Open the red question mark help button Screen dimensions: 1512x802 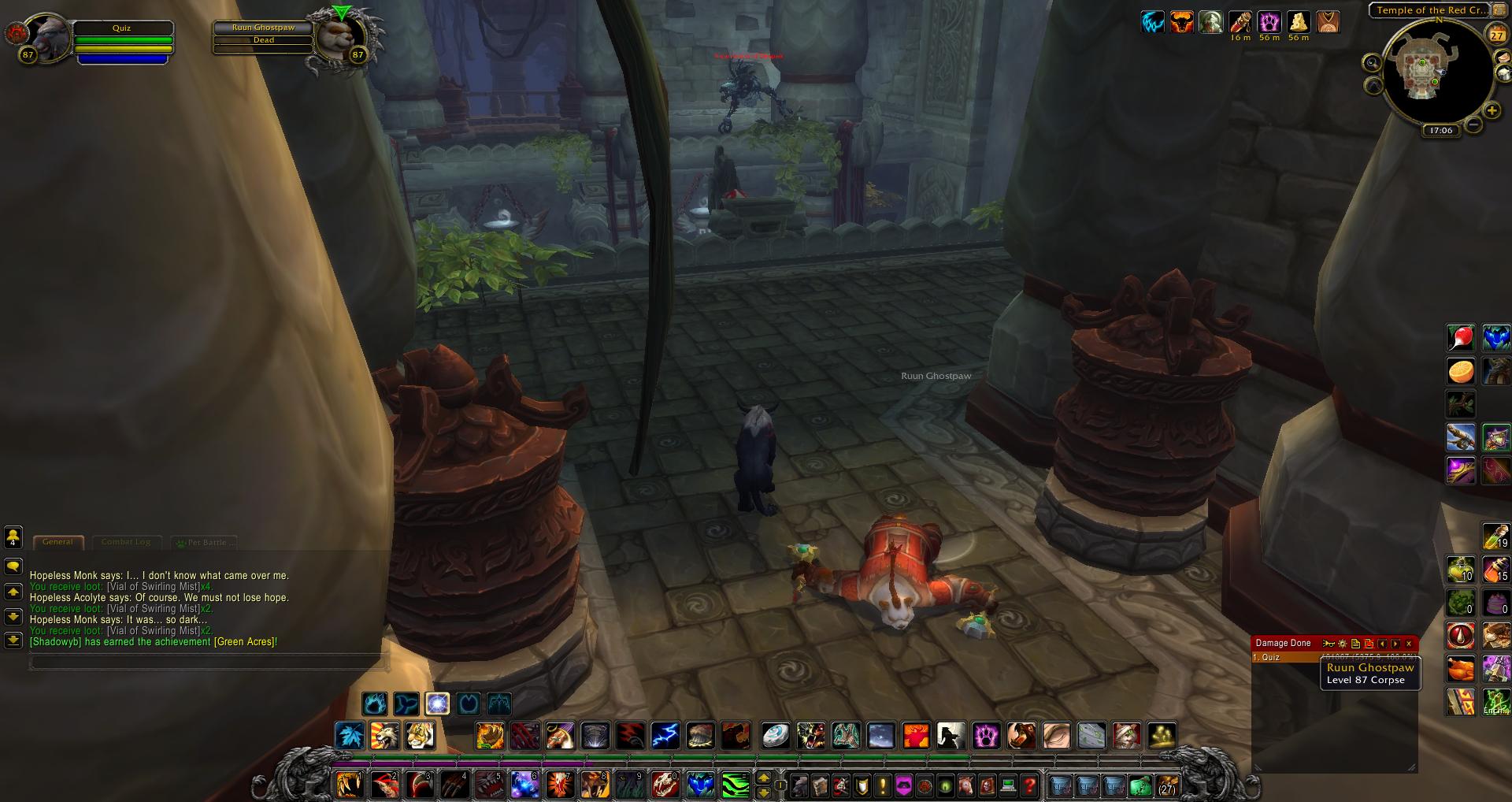coord(1029,785)
